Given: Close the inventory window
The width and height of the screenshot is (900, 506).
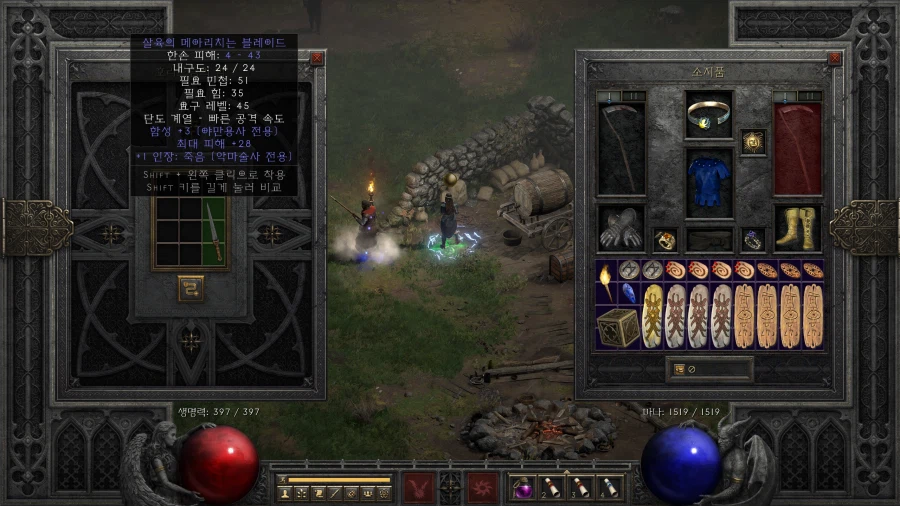Looking at the screenshot, I should coord(835,58).
